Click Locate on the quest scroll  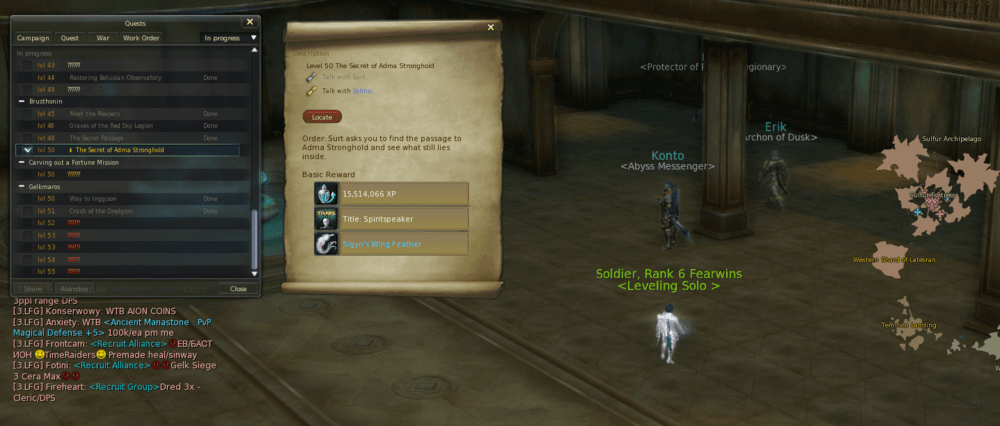tap(322, 117)
